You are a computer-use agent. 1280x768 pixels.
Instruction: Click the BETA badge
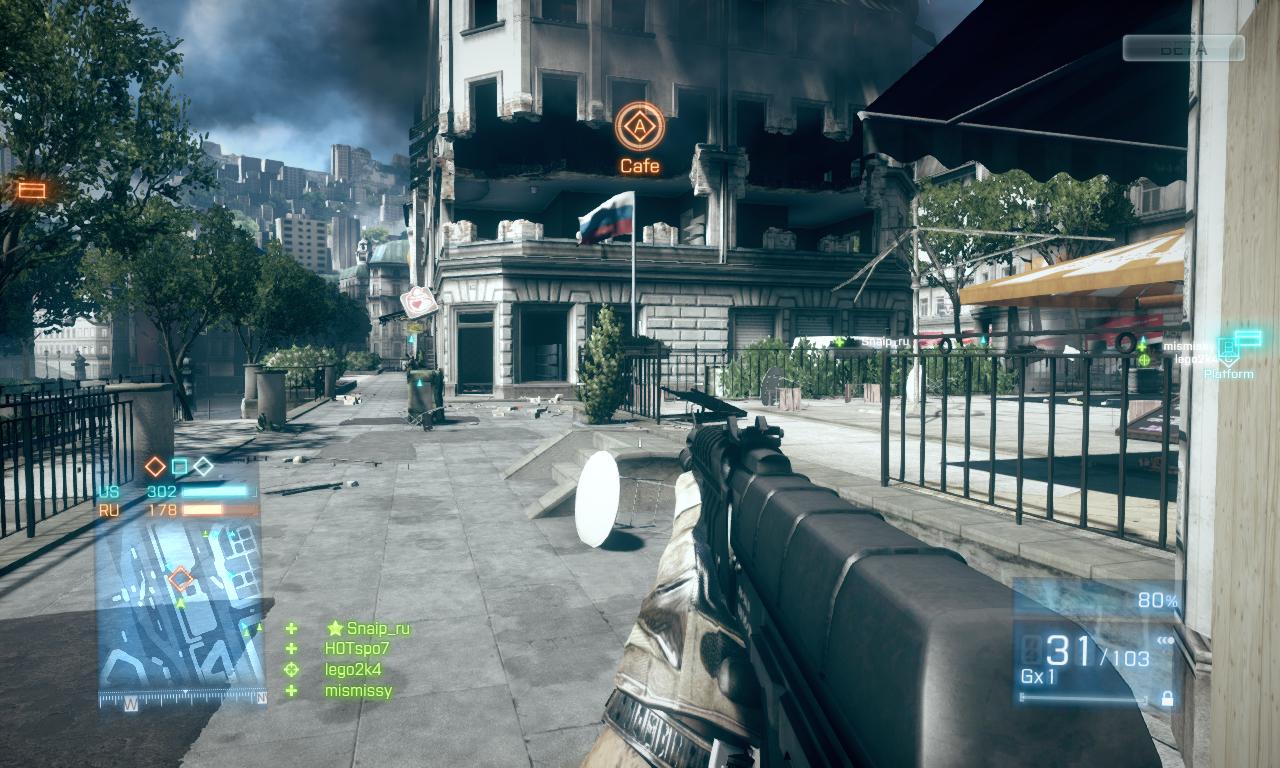1183,48
